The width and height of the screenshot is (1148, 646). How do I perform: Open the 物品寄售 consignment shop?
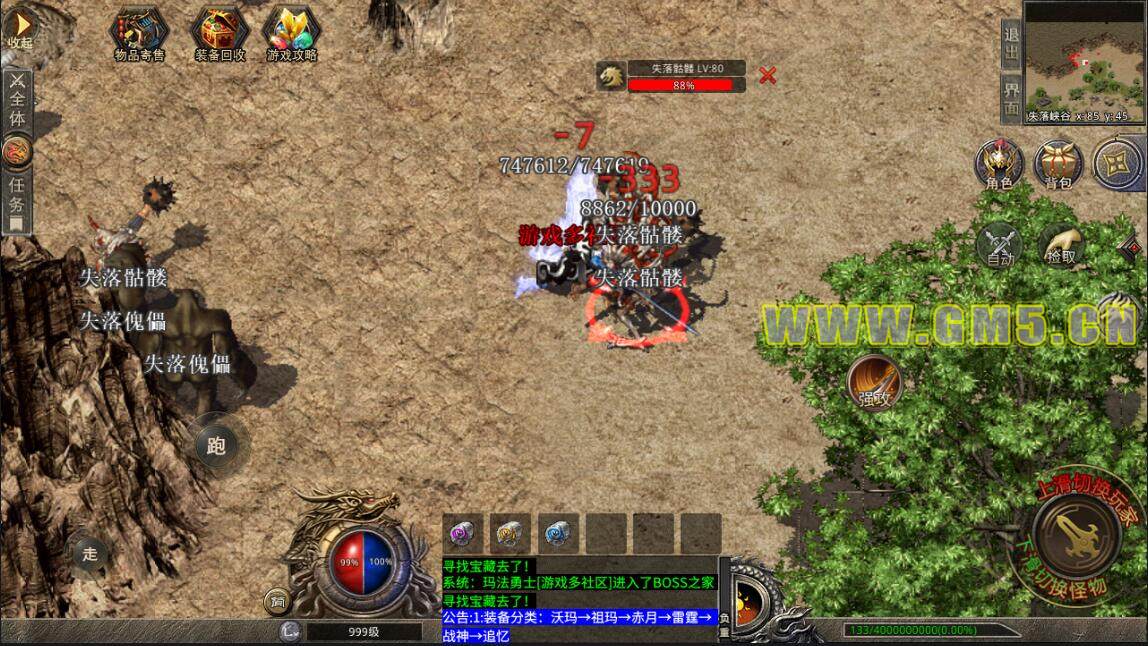(140, 34)
